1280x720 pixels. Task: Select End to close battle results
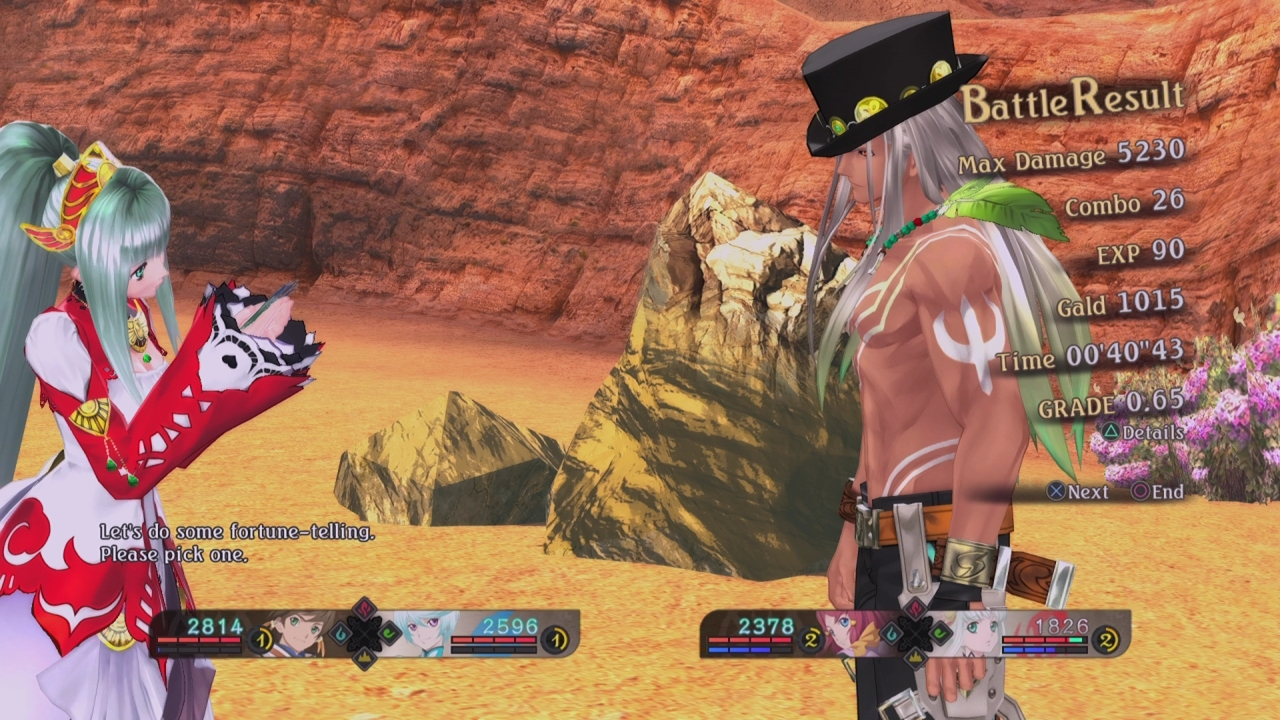(1158, 492)
